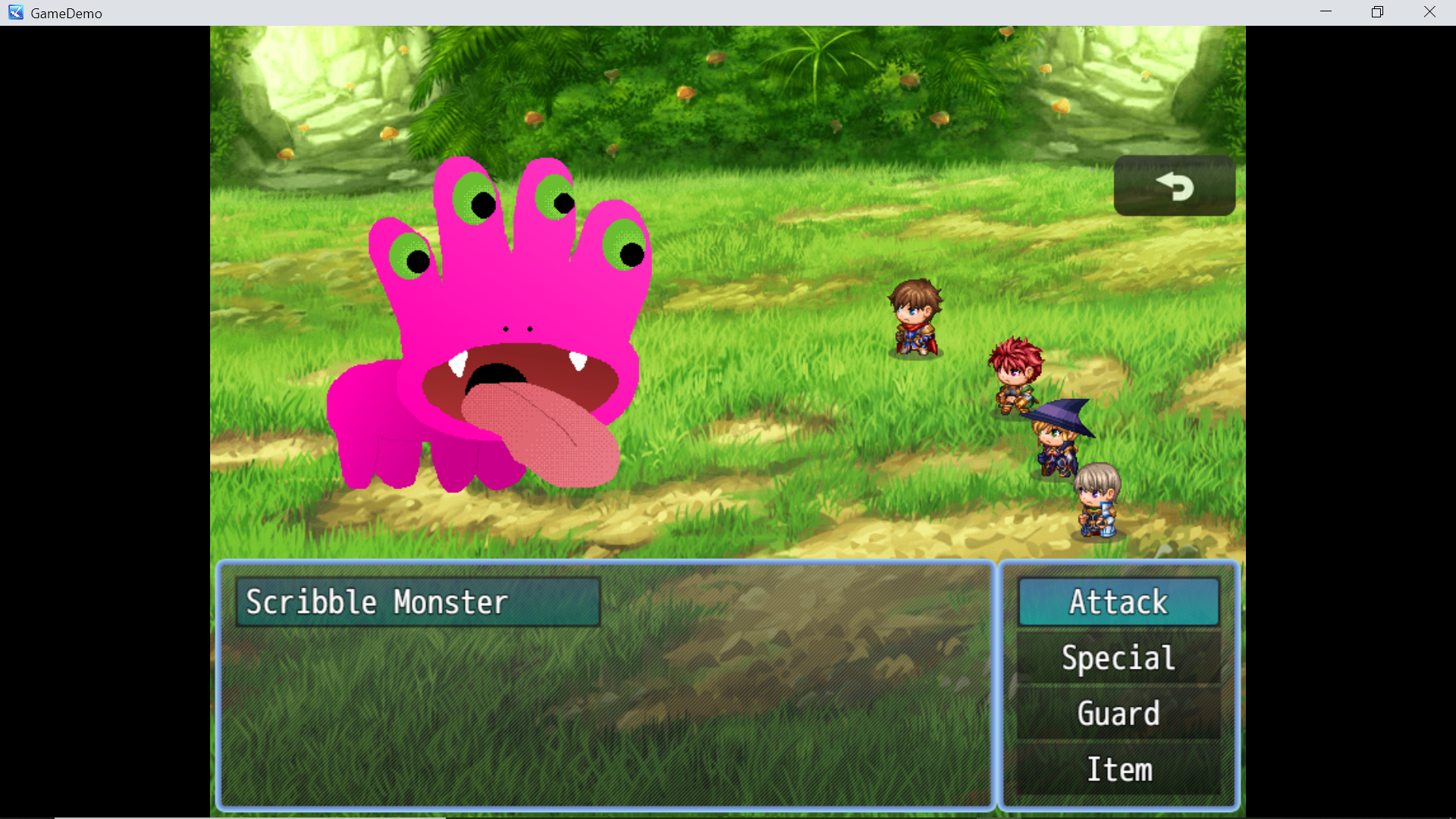This screenshot has height=819, width=1456.
Task: Click the white-haired knight sprite
Action: pyautogui.click(x=1097, y=500)
